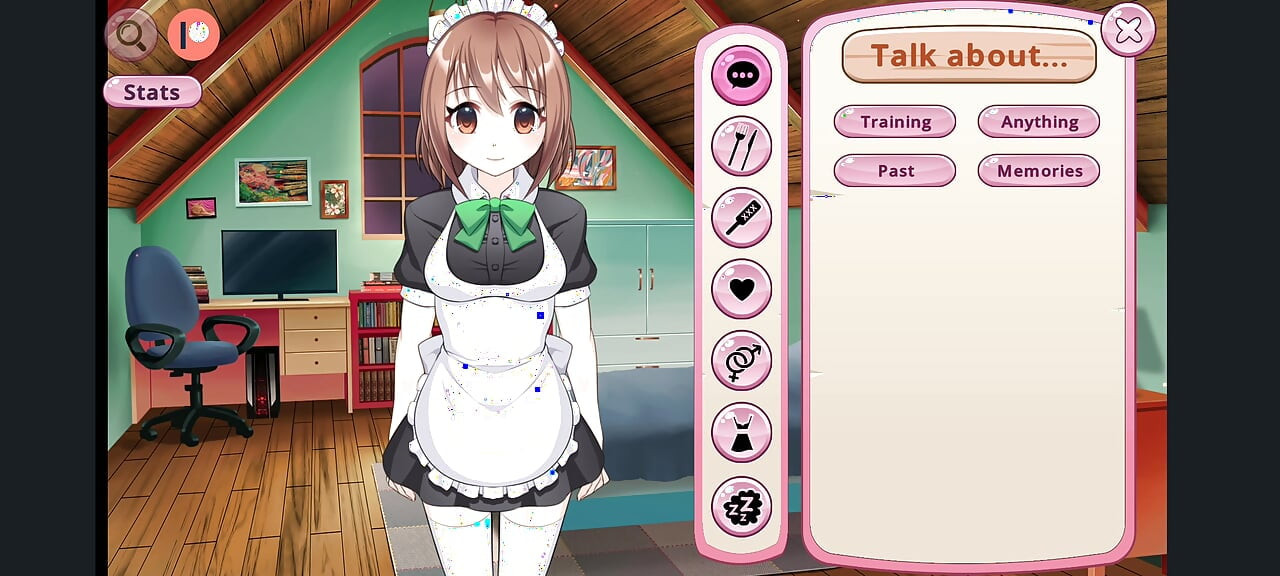The image size is (1280, 576).
Task: Choose the Training talk topic
Action: tap(895, 122)
